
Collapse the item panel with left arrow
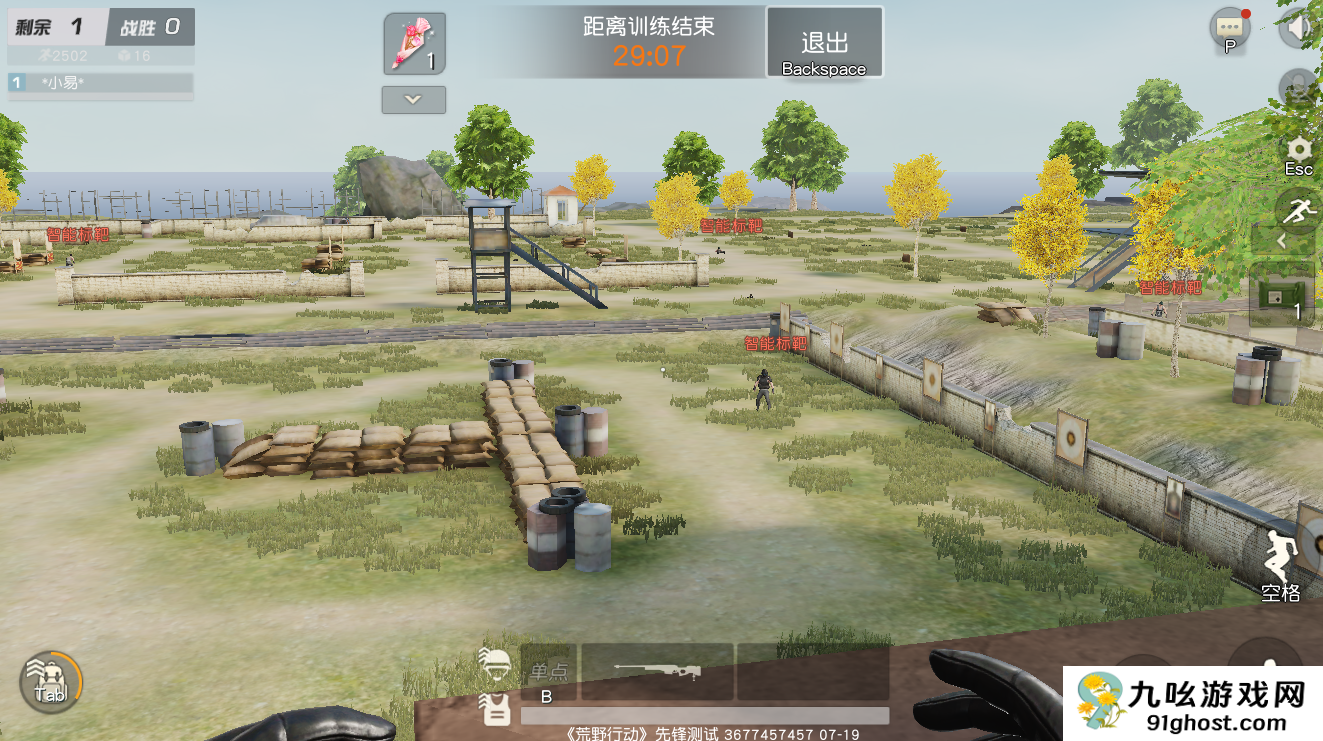click(x=1281, y=241)
